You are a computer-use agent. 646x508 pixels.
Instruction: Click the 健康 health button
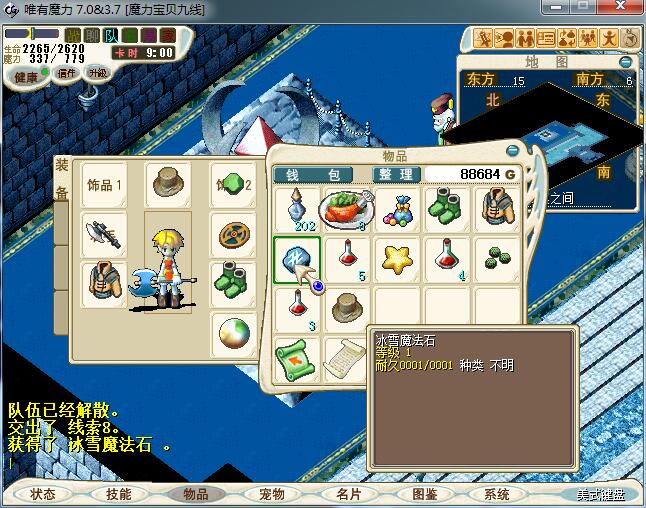click(26, 77)
